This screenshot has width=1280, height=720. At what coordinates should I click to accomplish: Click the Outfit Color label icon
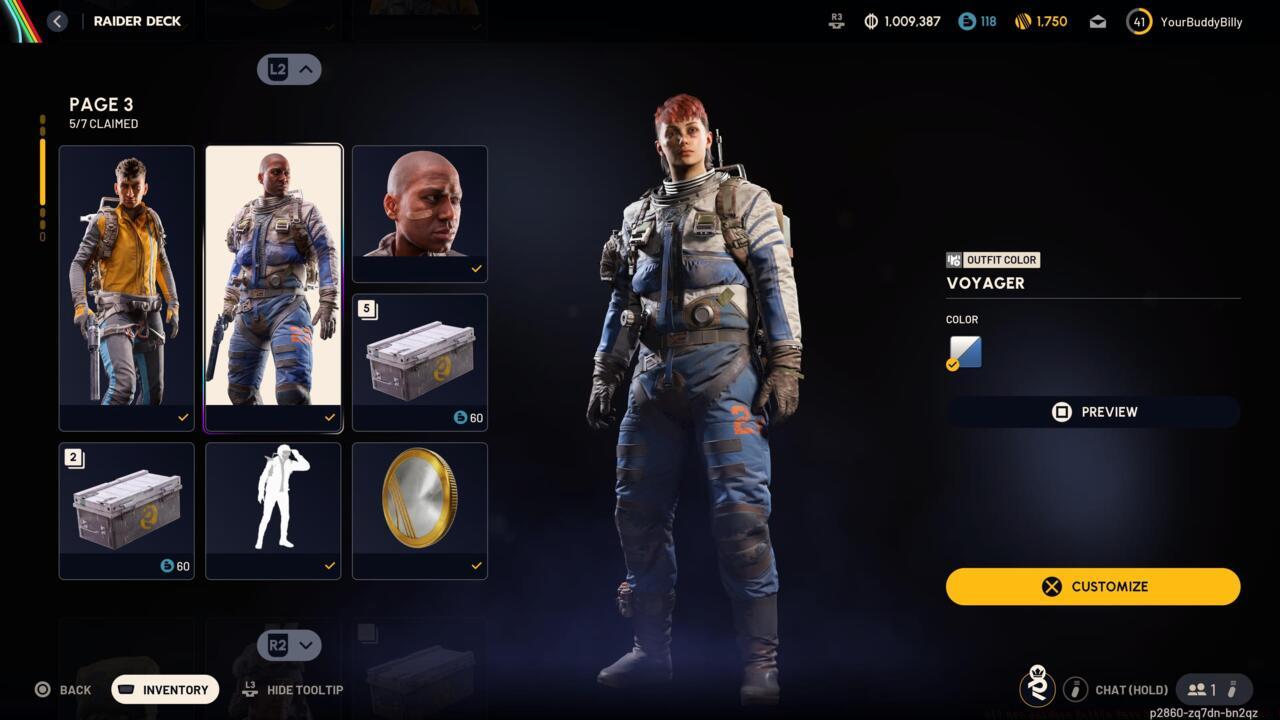954,260
